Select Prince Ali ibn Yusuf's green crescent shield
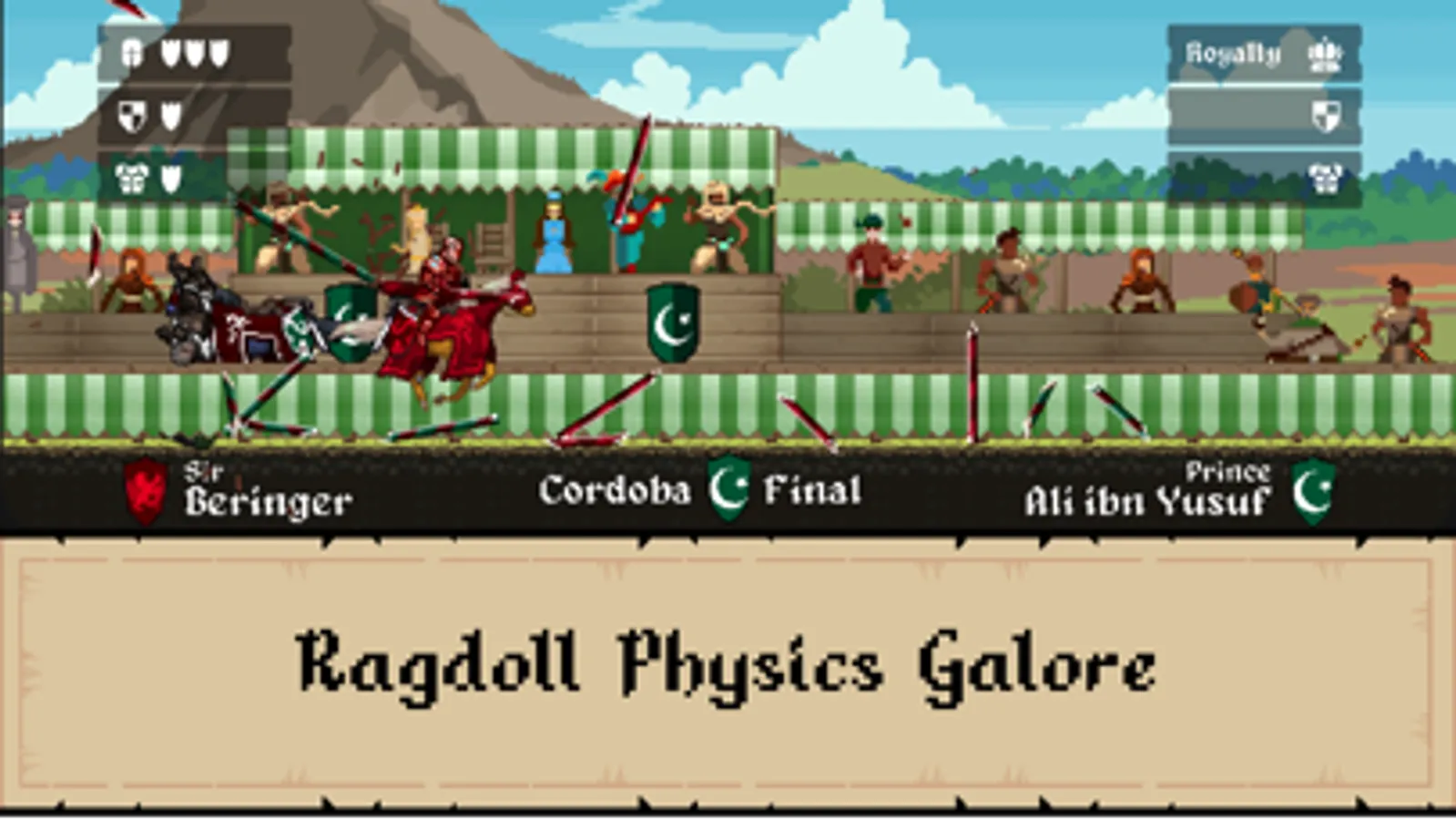The width and height of the screenshot is (1456, 820). 1315,490
